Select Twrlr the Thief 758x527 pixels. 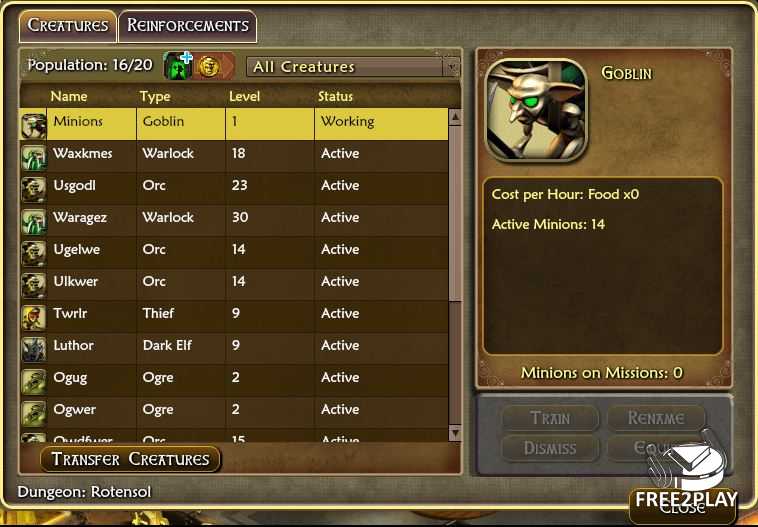click(x=240, y=314)
